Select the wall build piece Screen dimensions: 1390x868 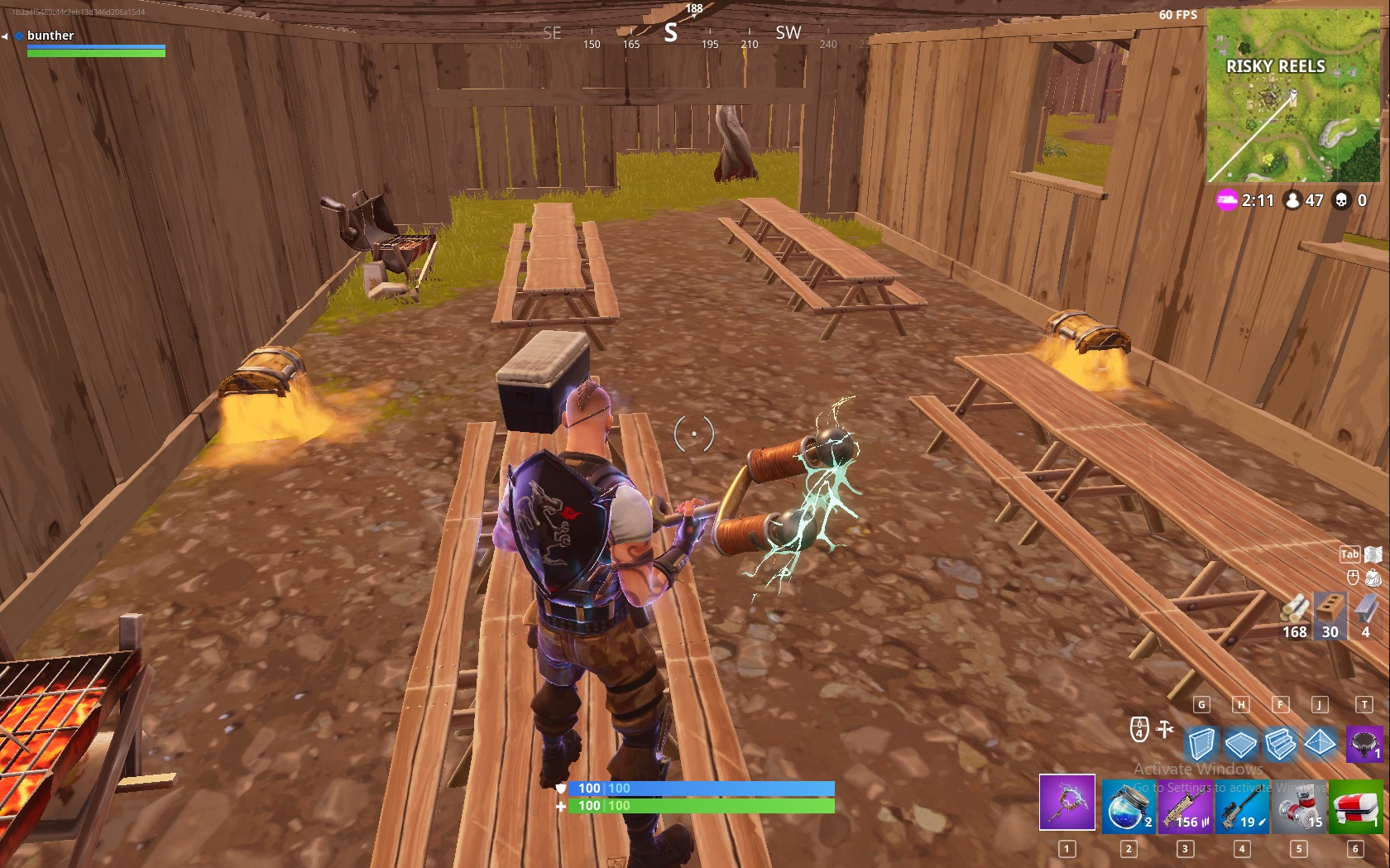[1202, 746]
